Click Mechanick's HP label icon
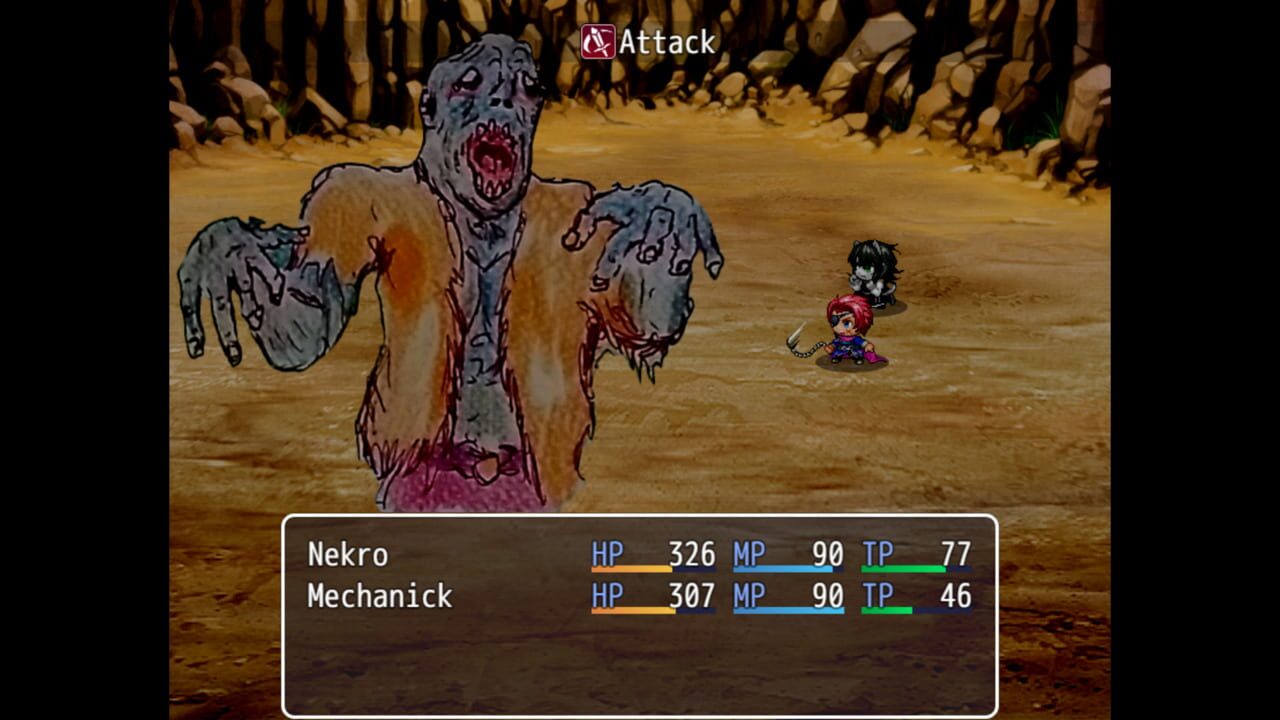1280x720 pixels. pos(606,594)
